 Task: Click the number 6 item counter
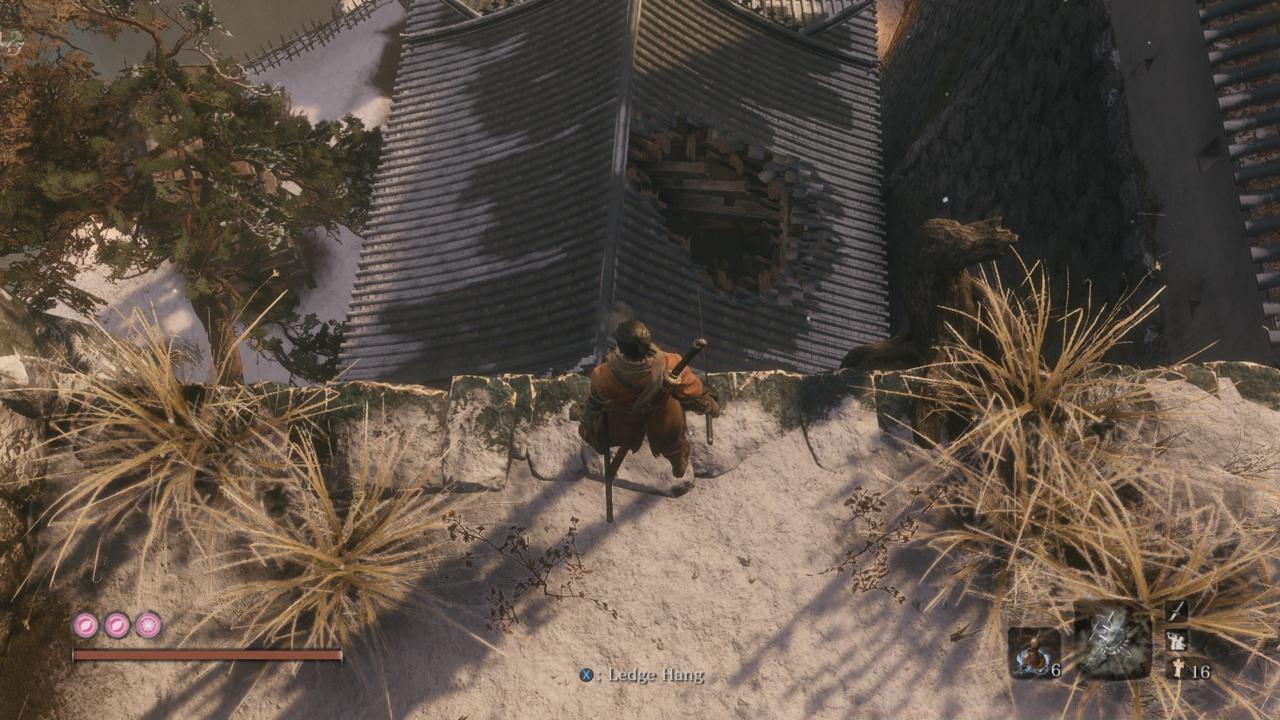(x=1057, y=671)
